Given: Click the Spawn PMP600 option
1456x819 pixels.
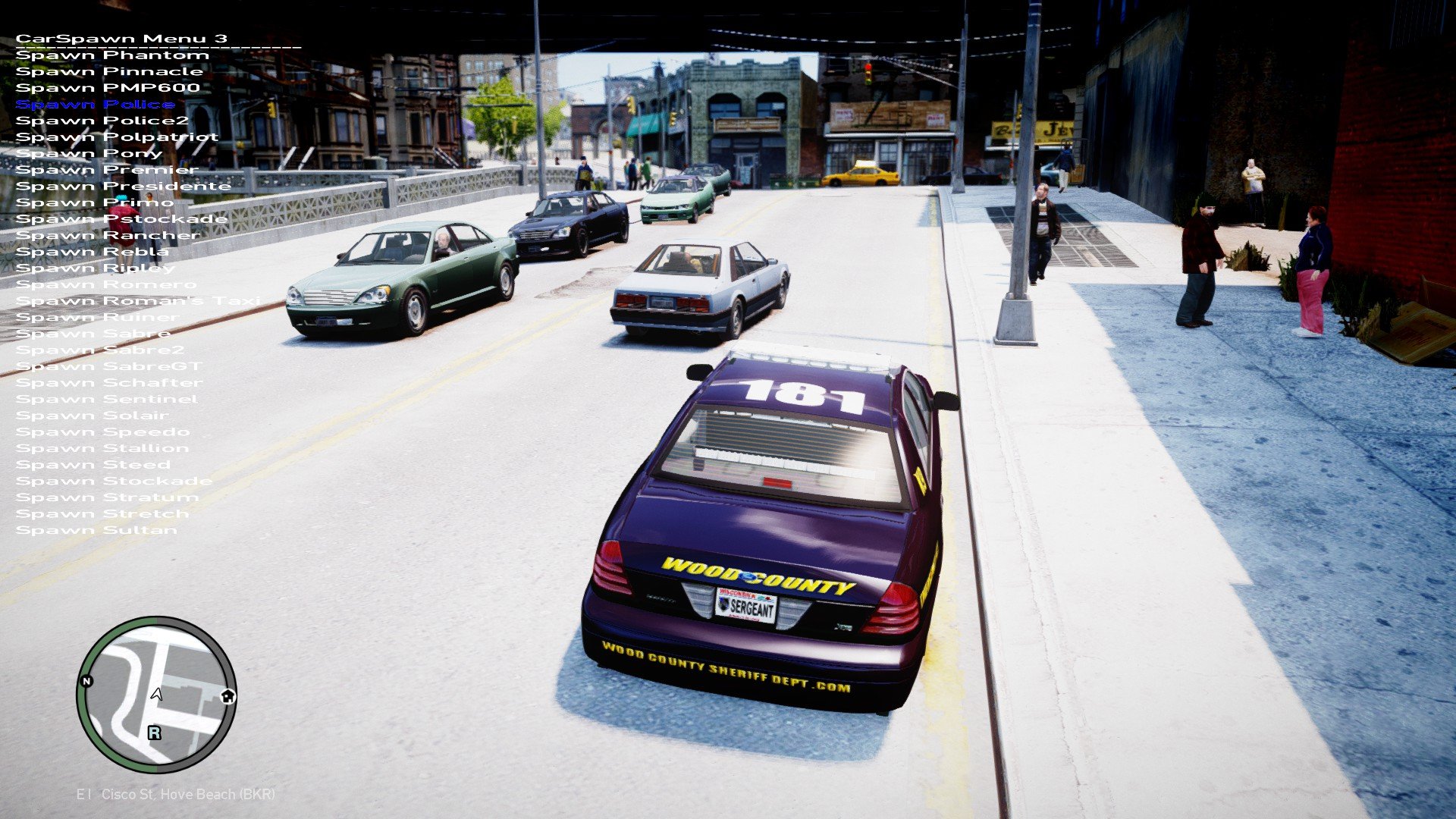Looking at the screenshot, I should (108, 88).
